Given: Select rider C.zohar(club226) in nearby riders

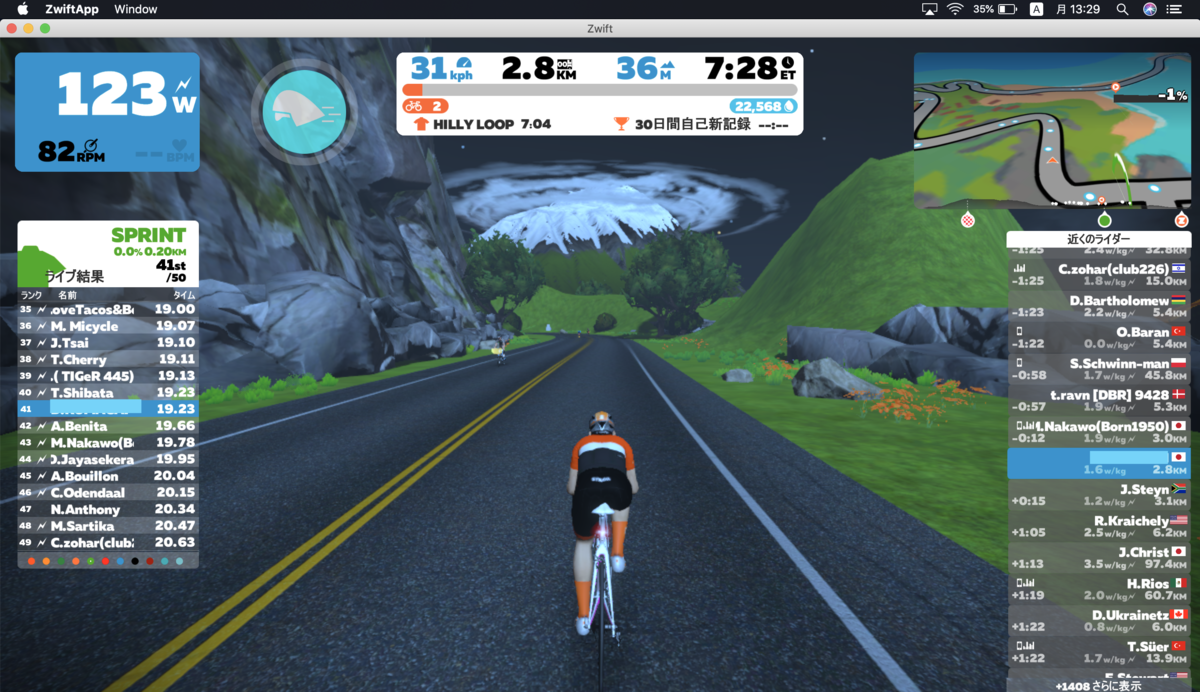Looking at the screenshot, I should click(1098, 275).
